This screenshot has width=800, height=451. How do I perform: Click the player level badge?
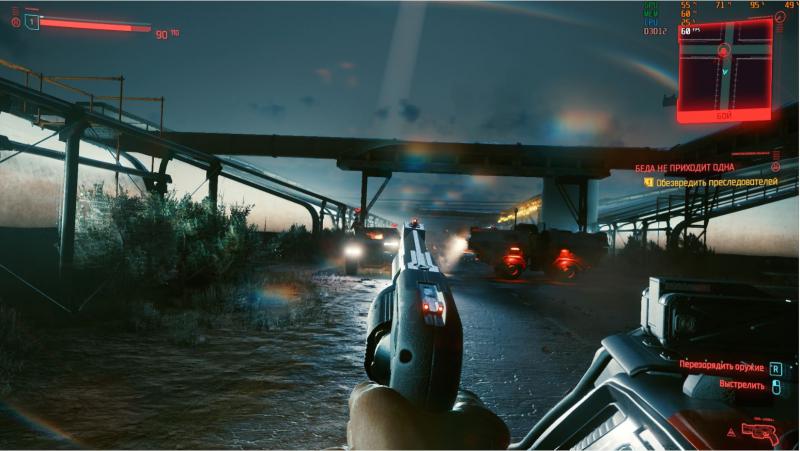tap(31, 21)
